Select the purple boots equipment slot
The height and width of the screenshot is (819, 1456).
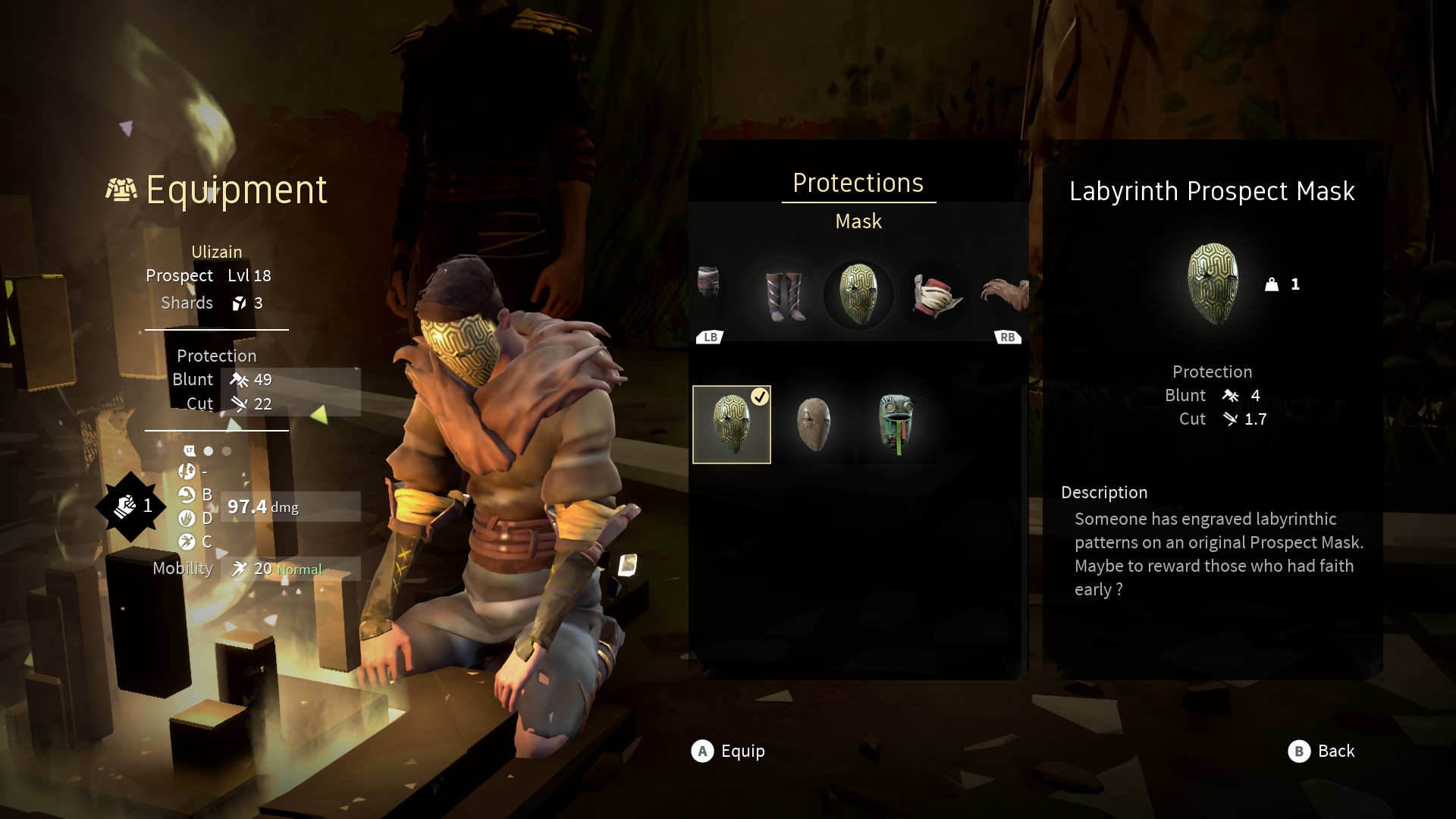pos(785,295)
